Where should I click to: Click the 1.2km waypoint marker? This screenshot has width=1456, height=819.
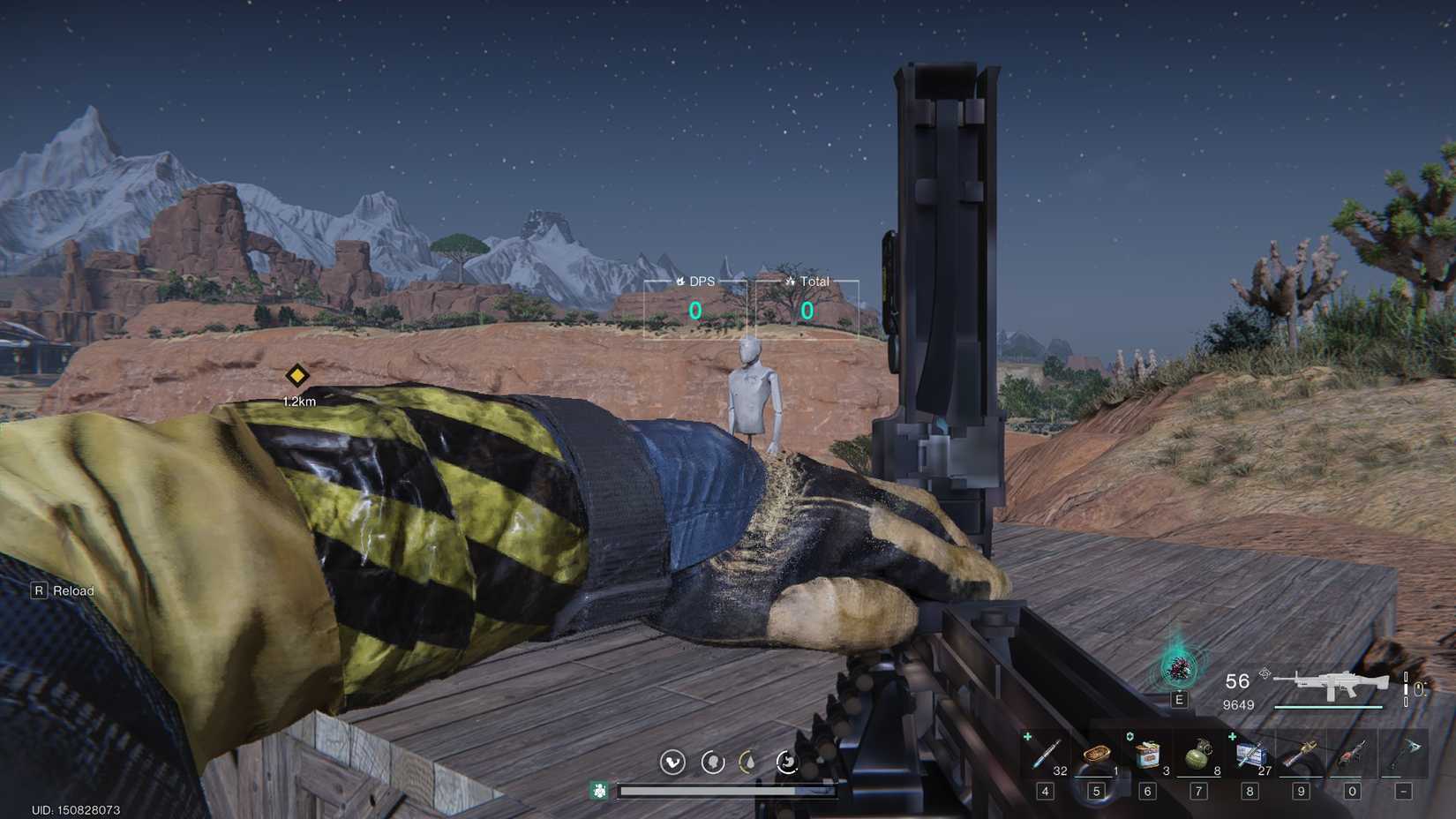[298, 377]
